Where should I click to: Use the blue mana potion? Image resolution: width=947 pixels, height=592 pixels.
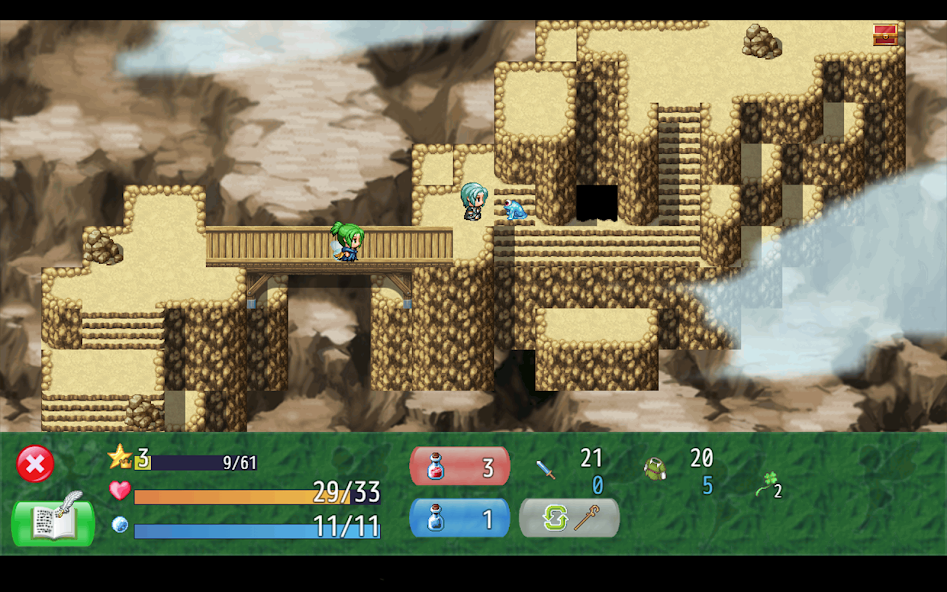(460, 518)
